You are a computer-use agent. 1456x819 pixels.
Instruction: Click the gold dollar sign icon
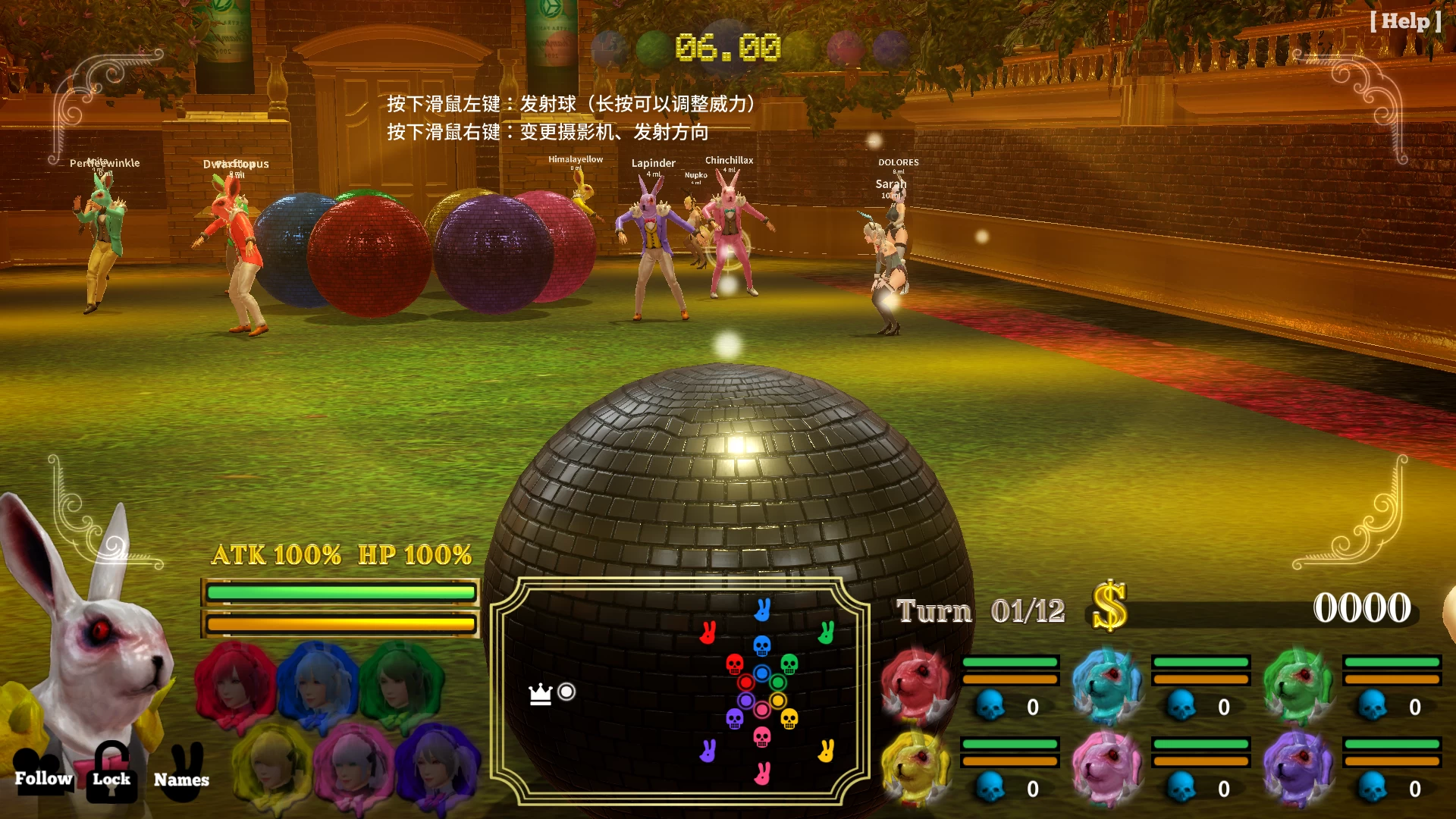coord(1109,607)
